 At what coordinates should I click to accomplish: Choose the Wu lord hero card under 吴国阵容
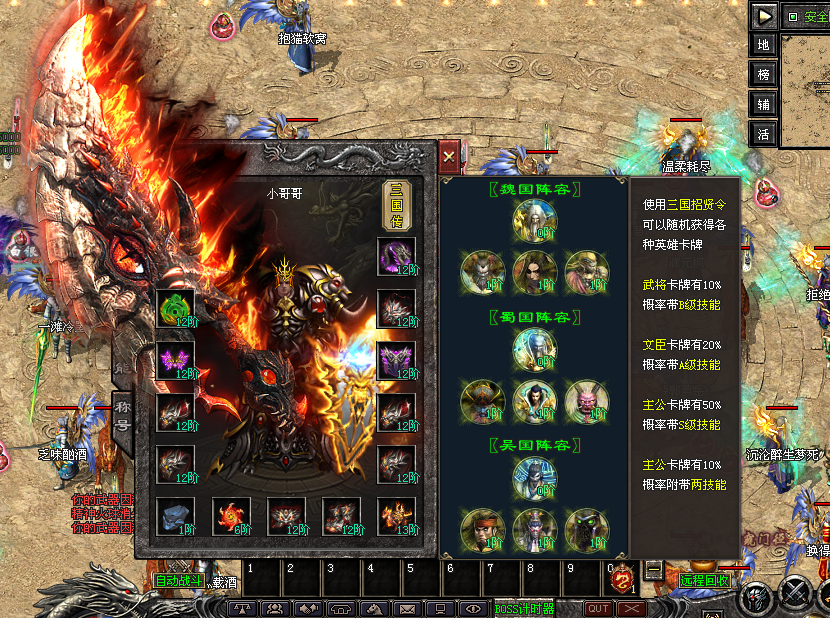click(535, 477)
